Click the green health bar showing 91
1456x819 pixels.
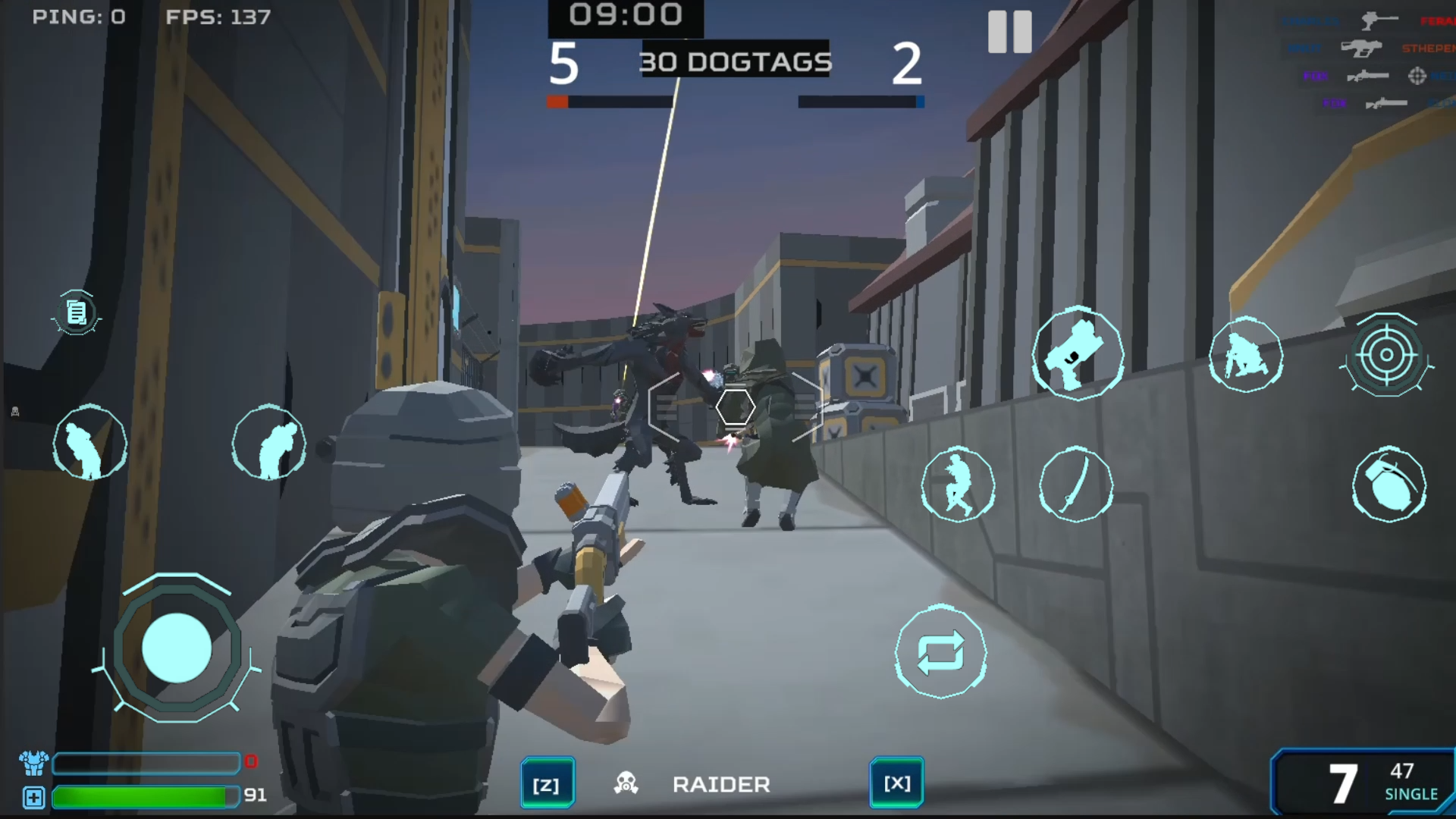click(140, 797)
